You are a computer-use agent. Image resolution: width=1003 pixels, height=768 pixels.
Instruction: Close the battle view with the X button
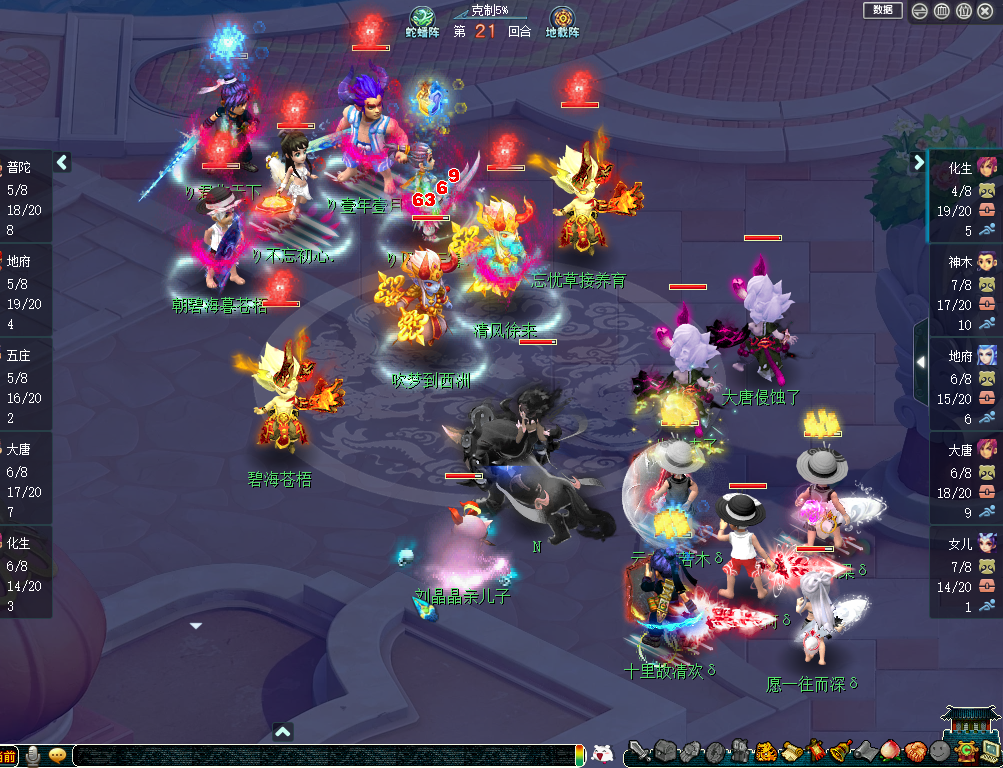click(985, 11)
